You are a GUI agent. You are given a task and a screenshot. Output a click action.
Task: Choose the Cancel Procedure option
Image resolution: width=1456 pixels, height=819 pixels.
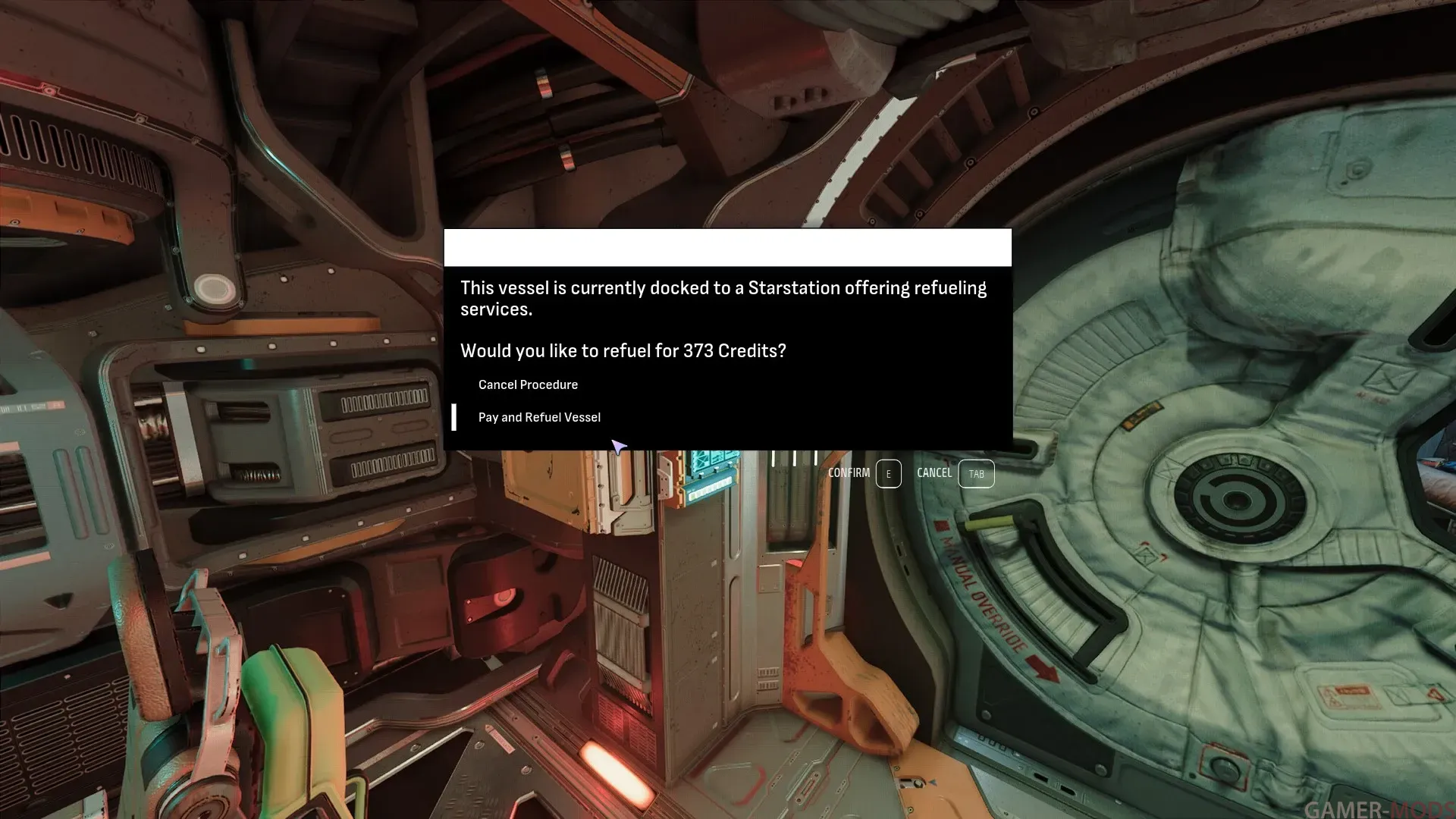click(528, 385)
